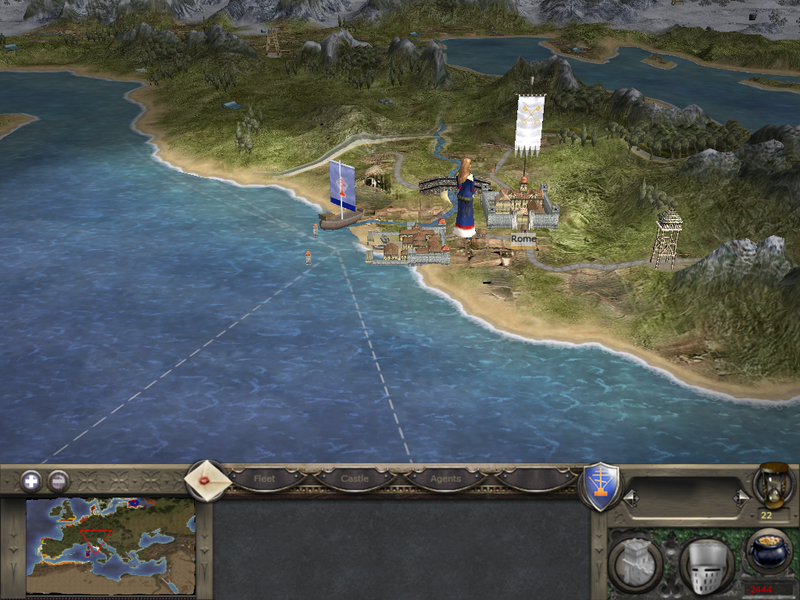The width and height of the screenshot is (800, 600).
Task: Open construction via the tower button
Action: click(x=635, y=564)
